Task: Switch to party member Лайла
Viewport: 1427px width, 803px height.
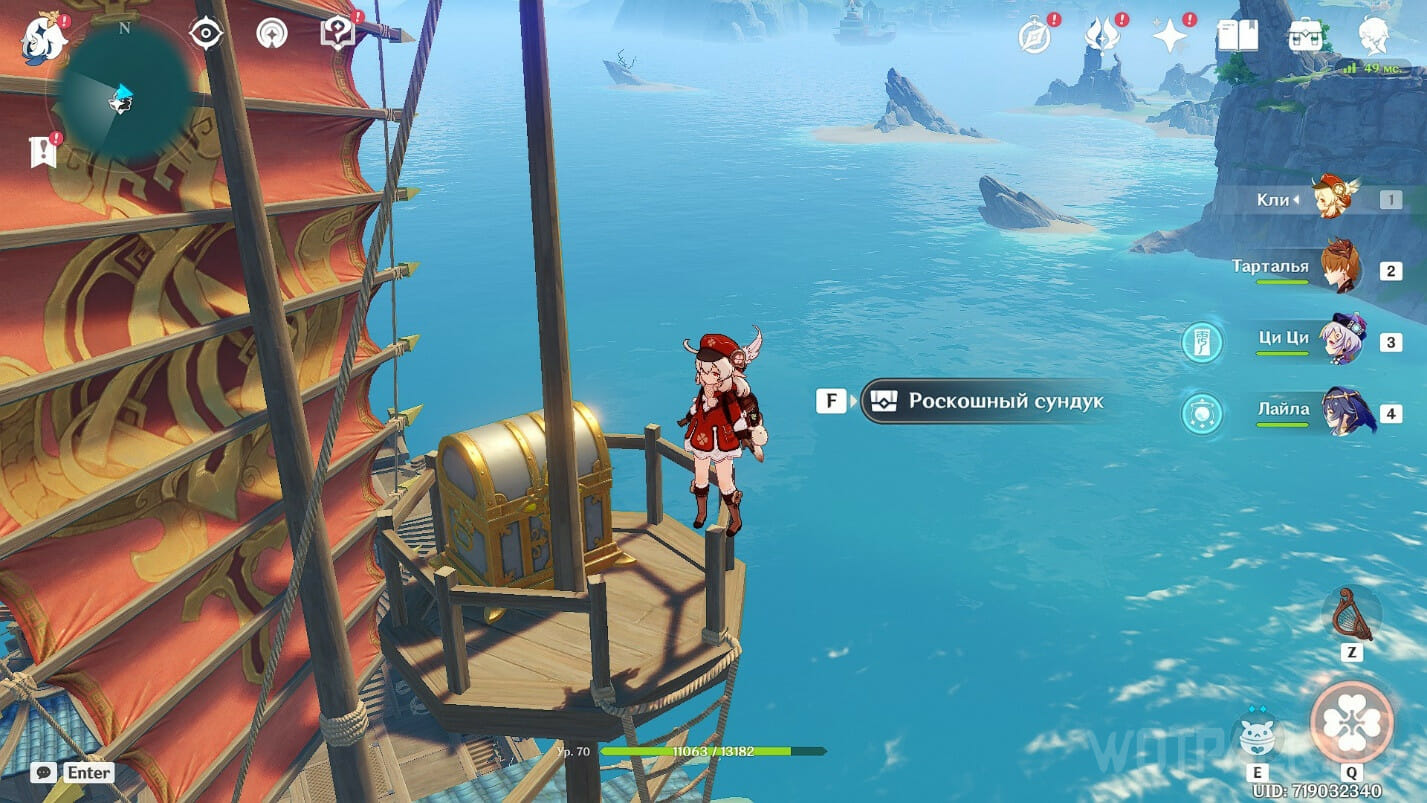Action: coord(1346,411)
